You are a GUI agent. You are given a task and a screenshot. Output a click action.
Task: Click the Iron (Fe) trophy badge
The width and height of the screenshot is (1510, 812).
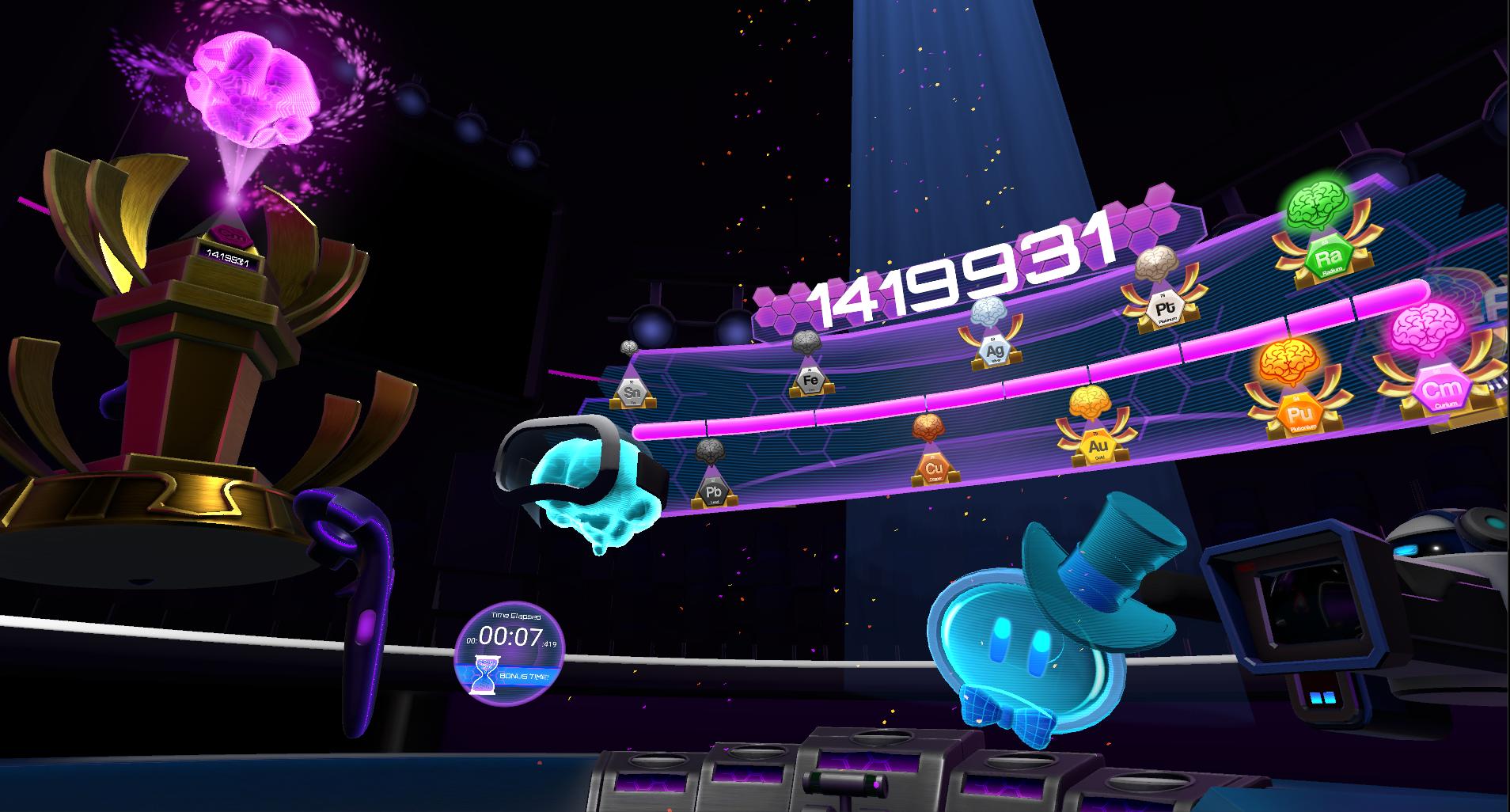click(x=810, y=381)
